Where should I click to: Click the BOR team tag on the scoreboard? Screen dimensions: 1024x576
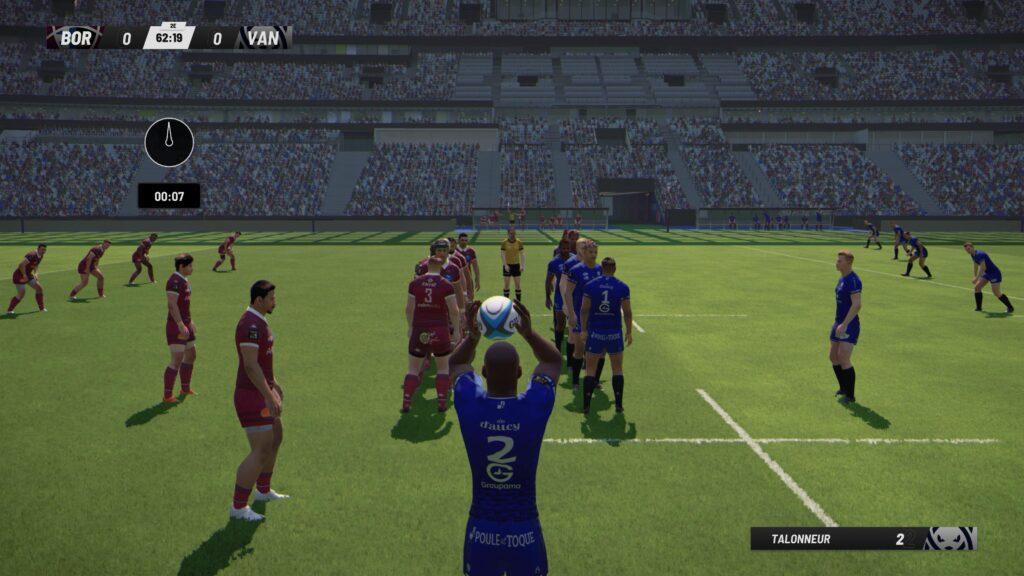(76, 39)
